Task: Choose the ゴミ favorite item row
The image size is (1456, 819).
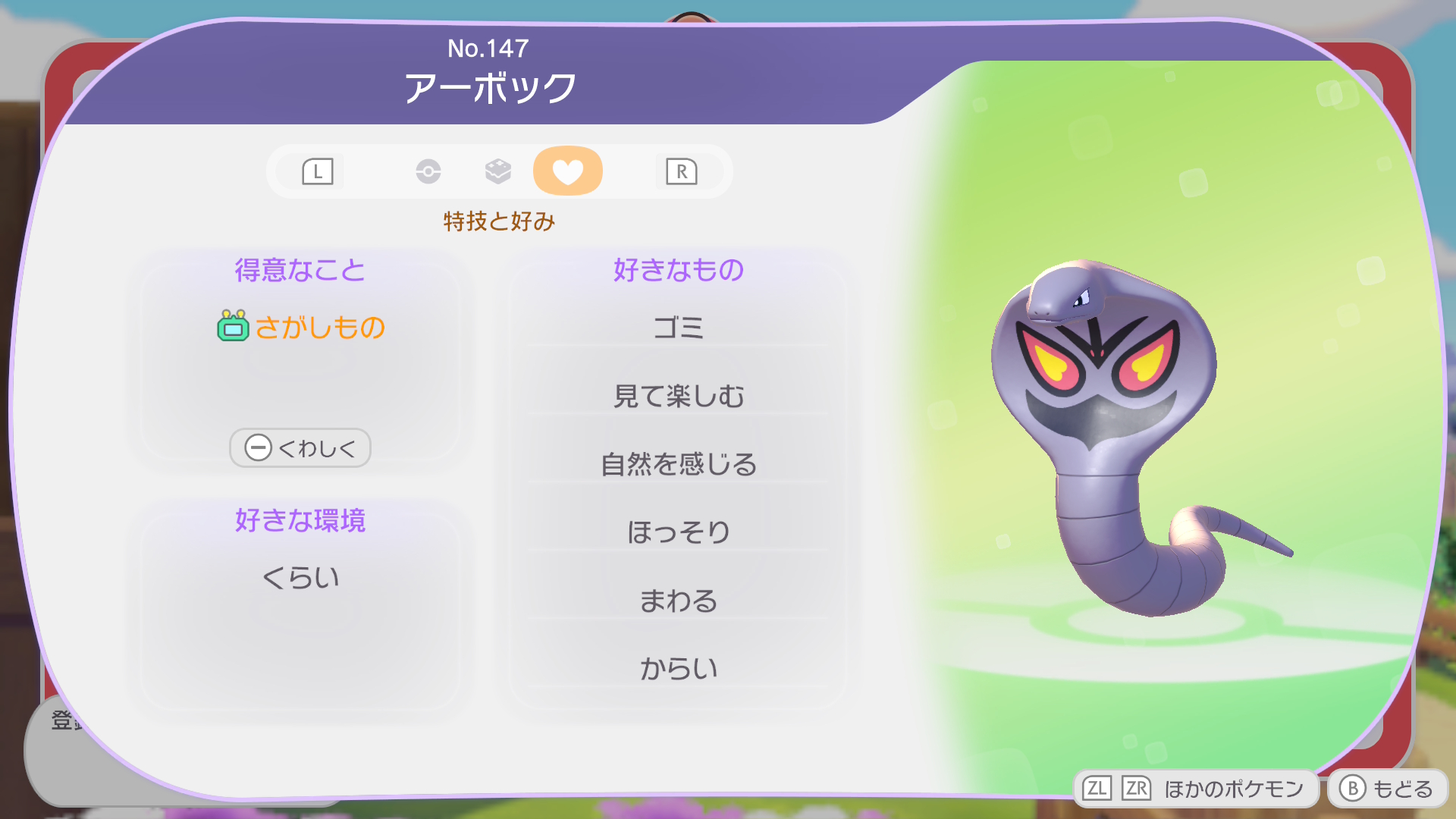Action: (x=678, y=328)
